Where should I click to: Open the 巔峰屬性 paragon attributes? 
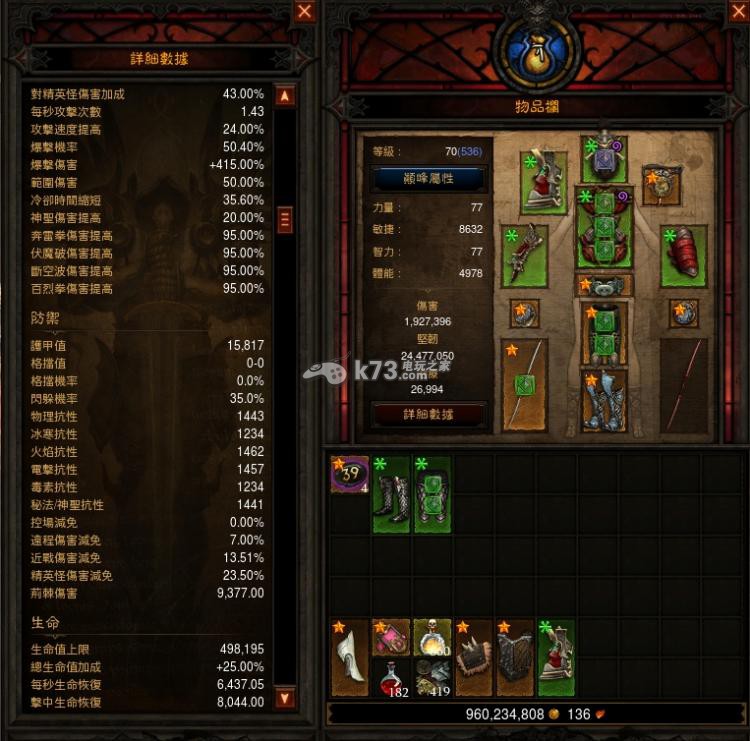click(428, 179)
